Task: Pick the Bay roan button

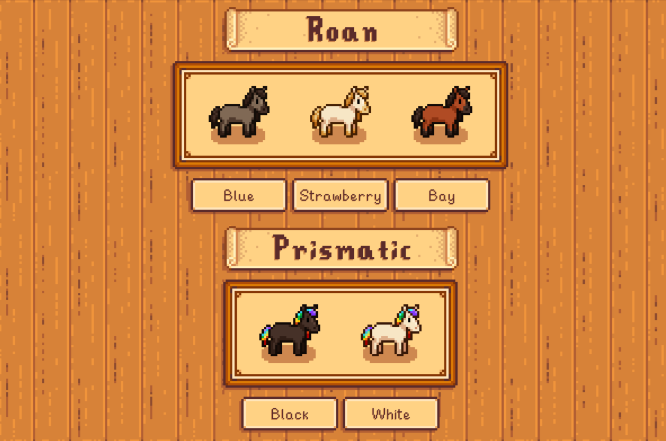Action: (x=441, y=195)
